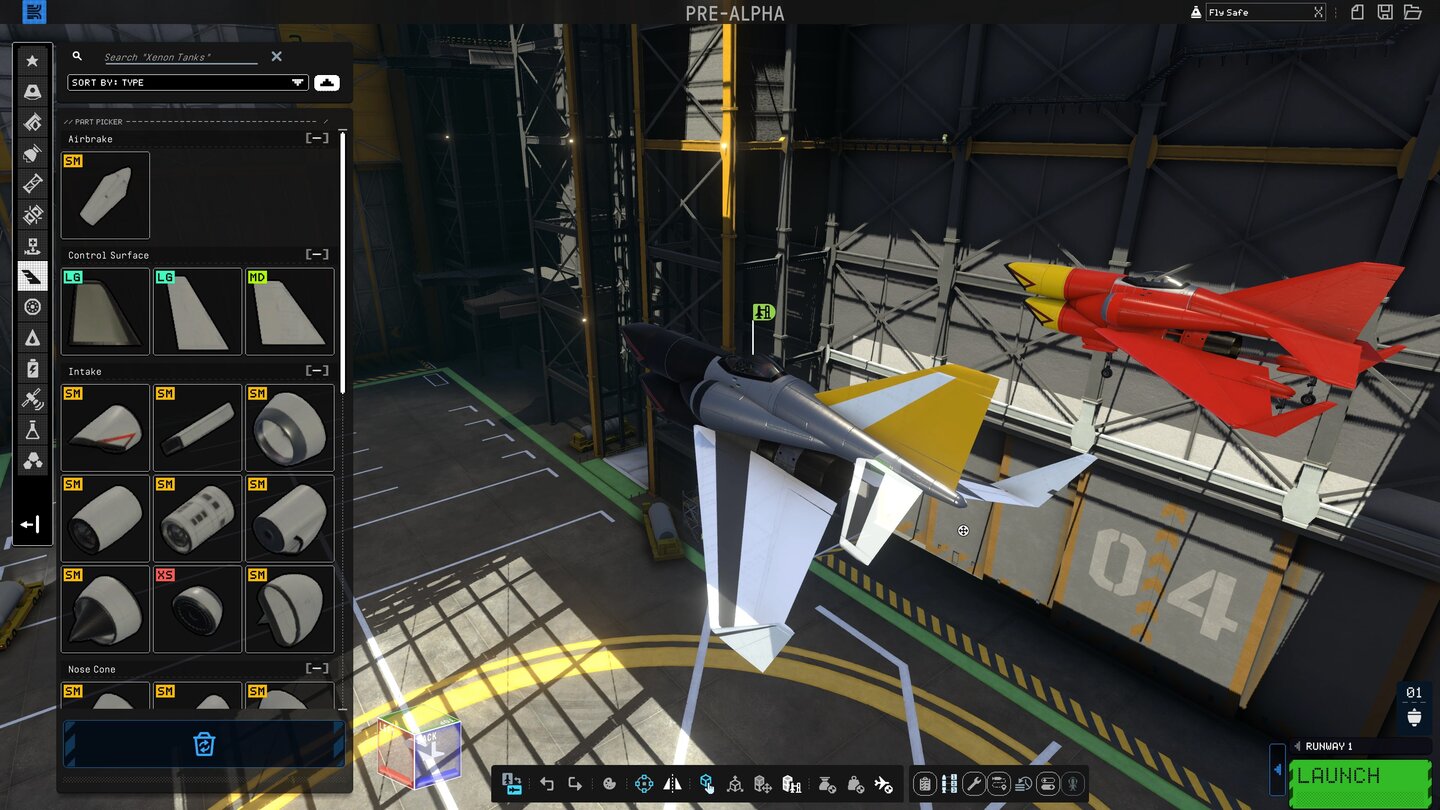1440x810 pixels.
Task: Collapse the Airbrake parts section
Action: pos(317,138)
